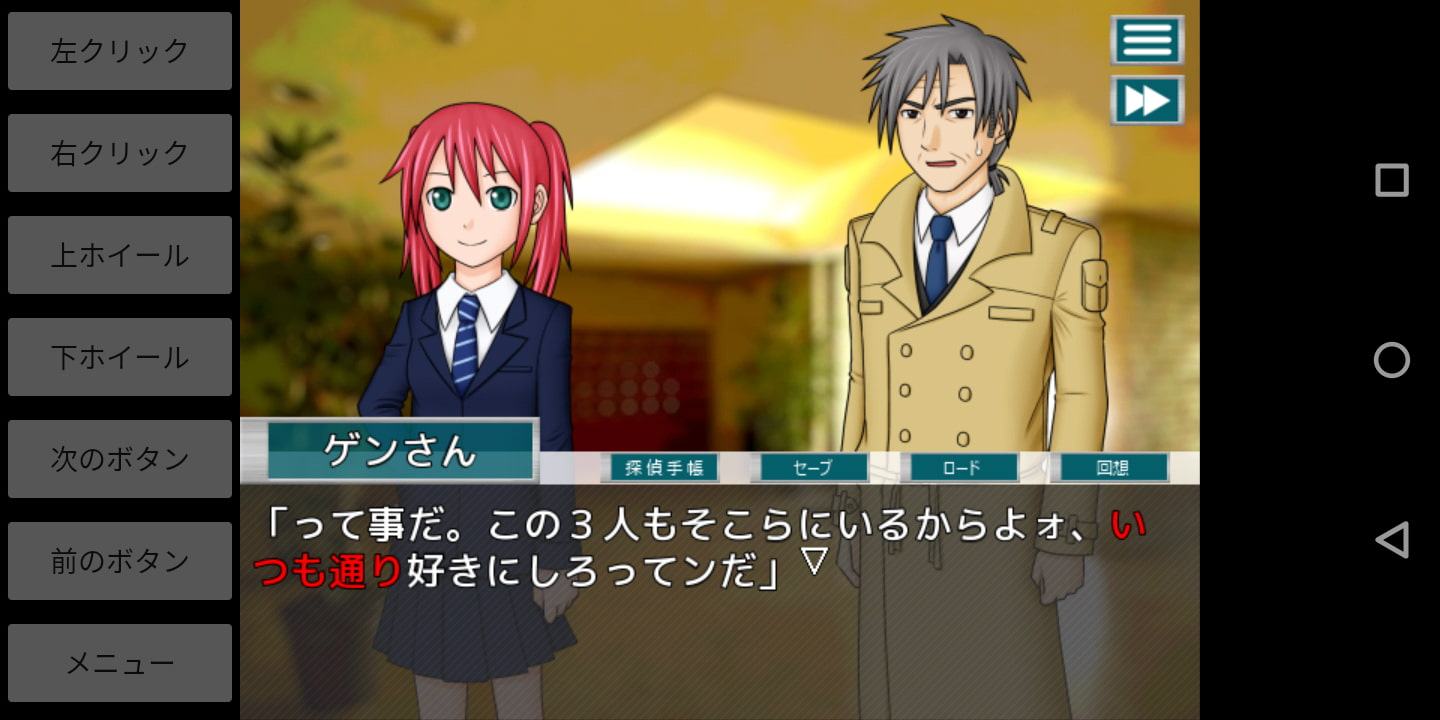Open the hamburger menu icon

[x=1147, y=40]
